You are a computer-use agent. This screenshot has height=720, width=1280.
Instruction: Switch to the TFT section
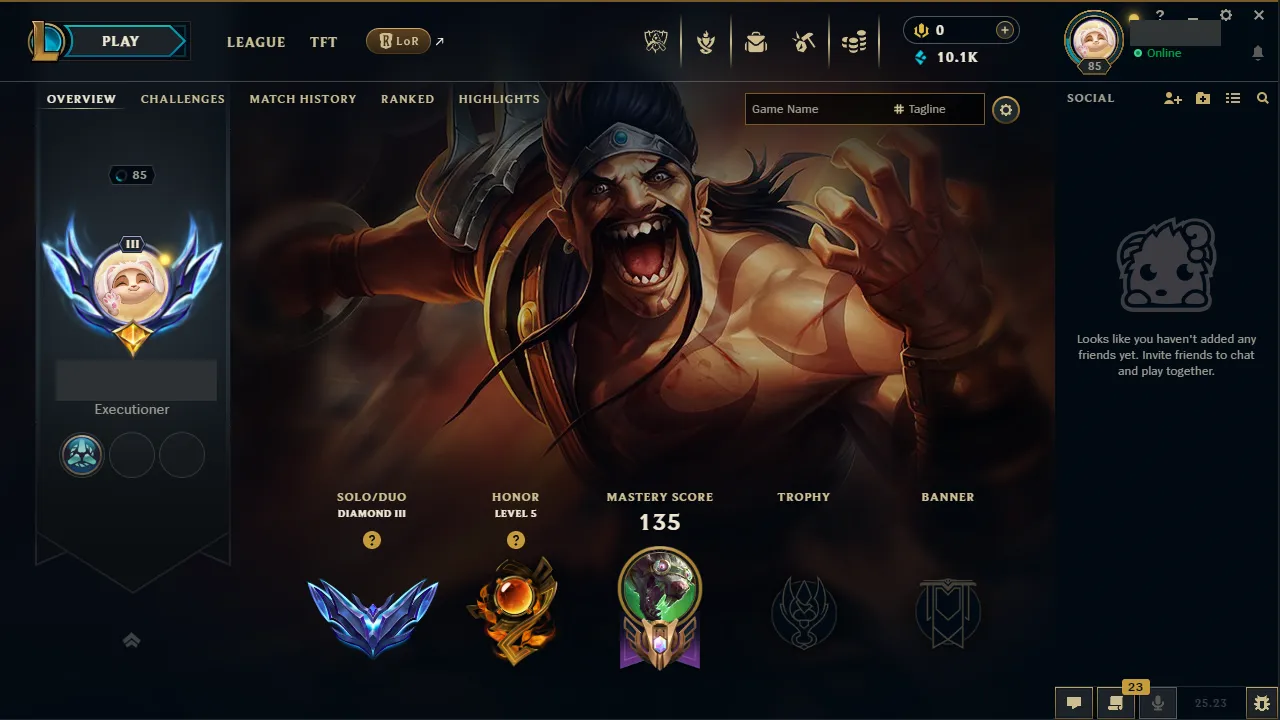(323, 42)
